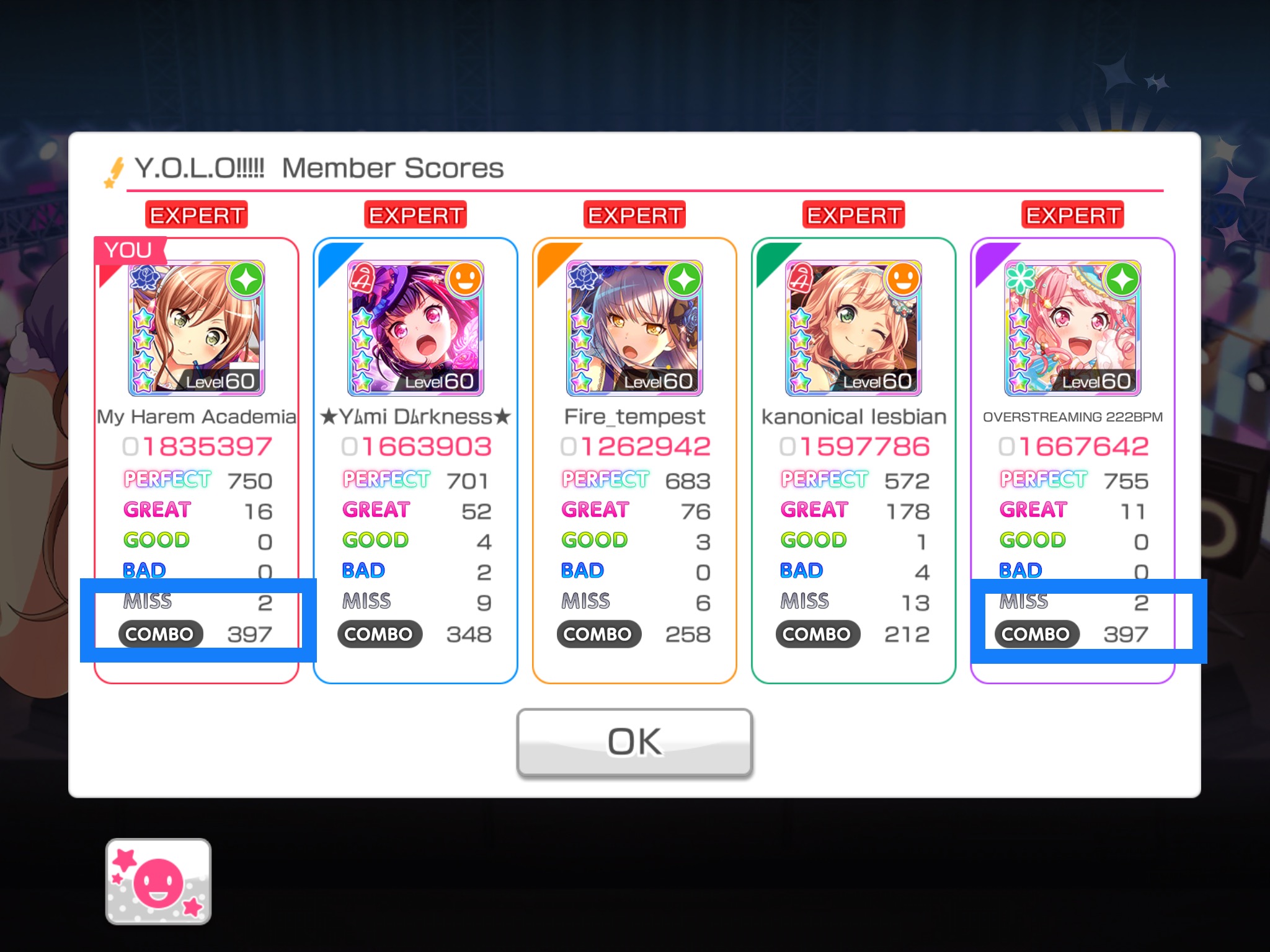Screen dimensions: 1270x952
Task: View kanonical lesbian's character card
Action: (x=853, y=328)
